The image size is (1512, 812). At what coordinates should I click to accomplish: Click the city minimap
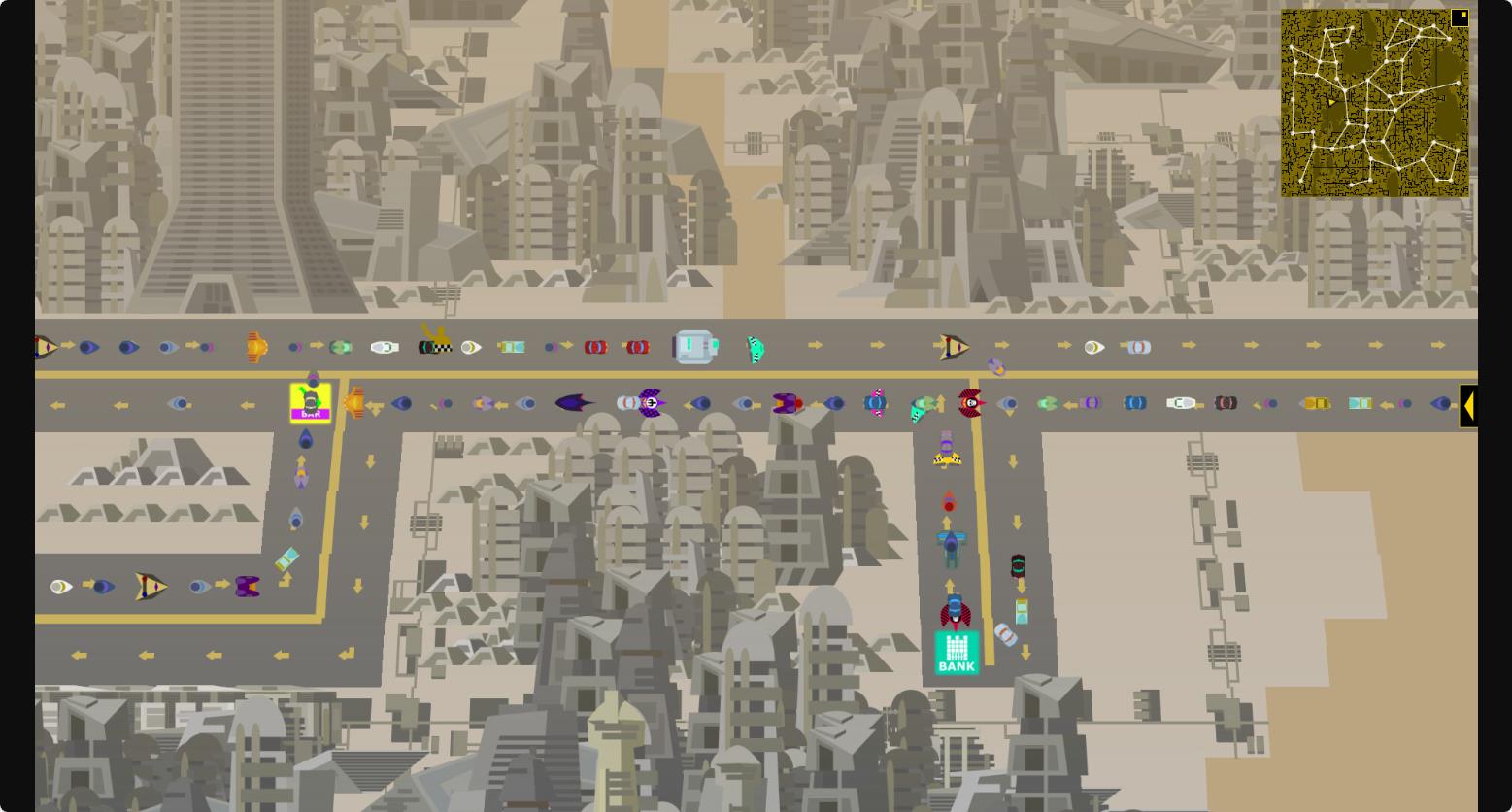pyautogui.click(x=1373, y=104)
